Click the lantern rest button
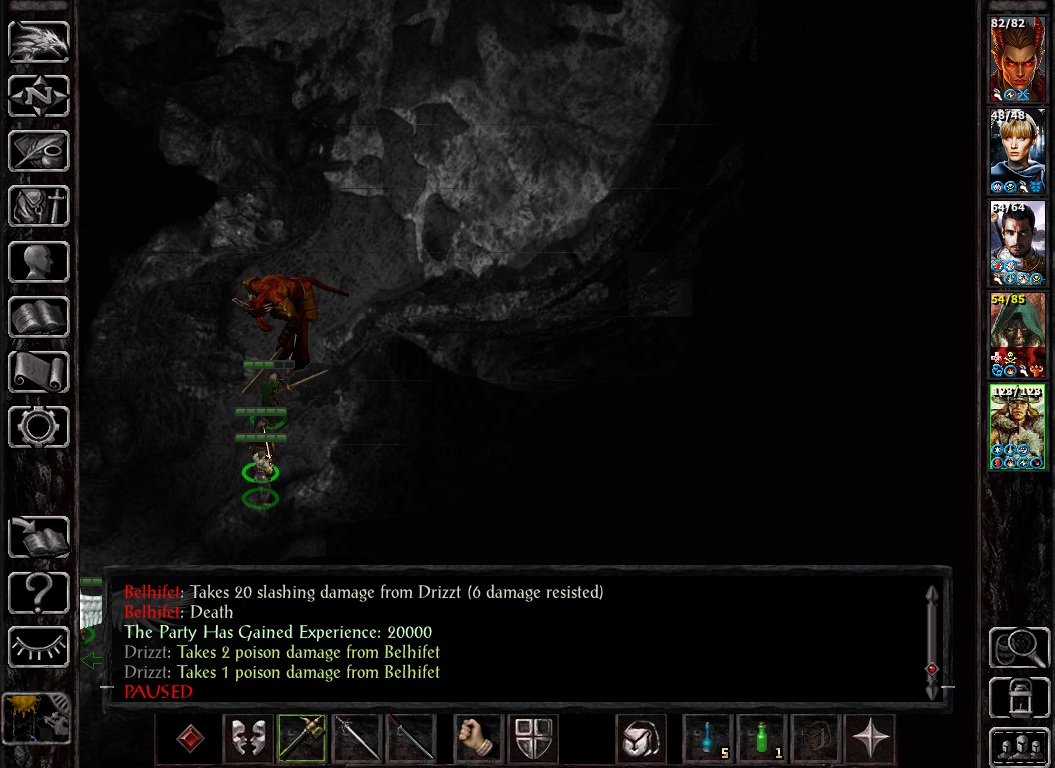 [x=1018, y=697]
